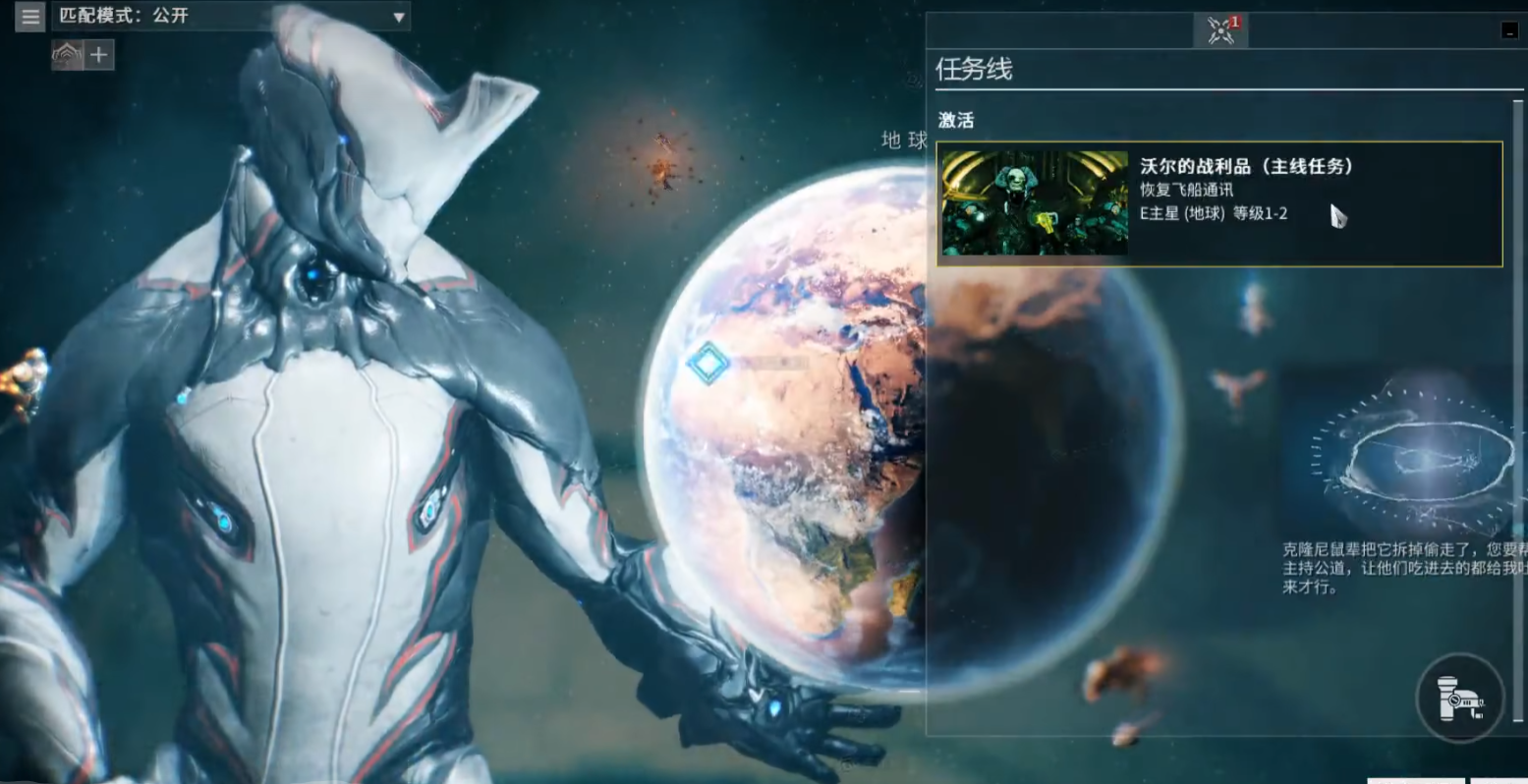Viewport: 1528px width, 784px height.
Task: Open the hamburger main menu
Action: click(30, 17)
